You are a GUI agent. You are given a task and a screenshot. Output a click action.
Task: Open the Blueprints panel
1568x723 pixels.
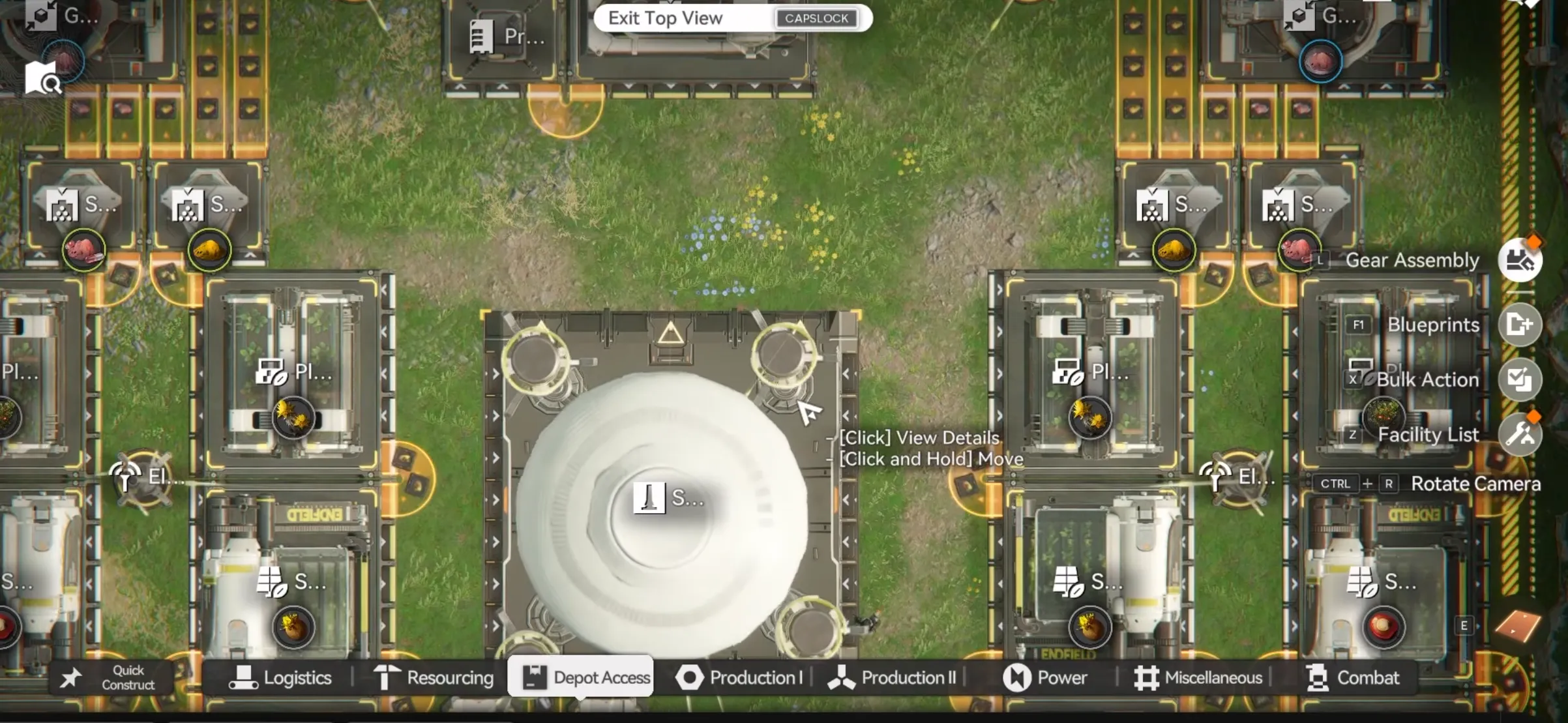tap(1520, 324)
